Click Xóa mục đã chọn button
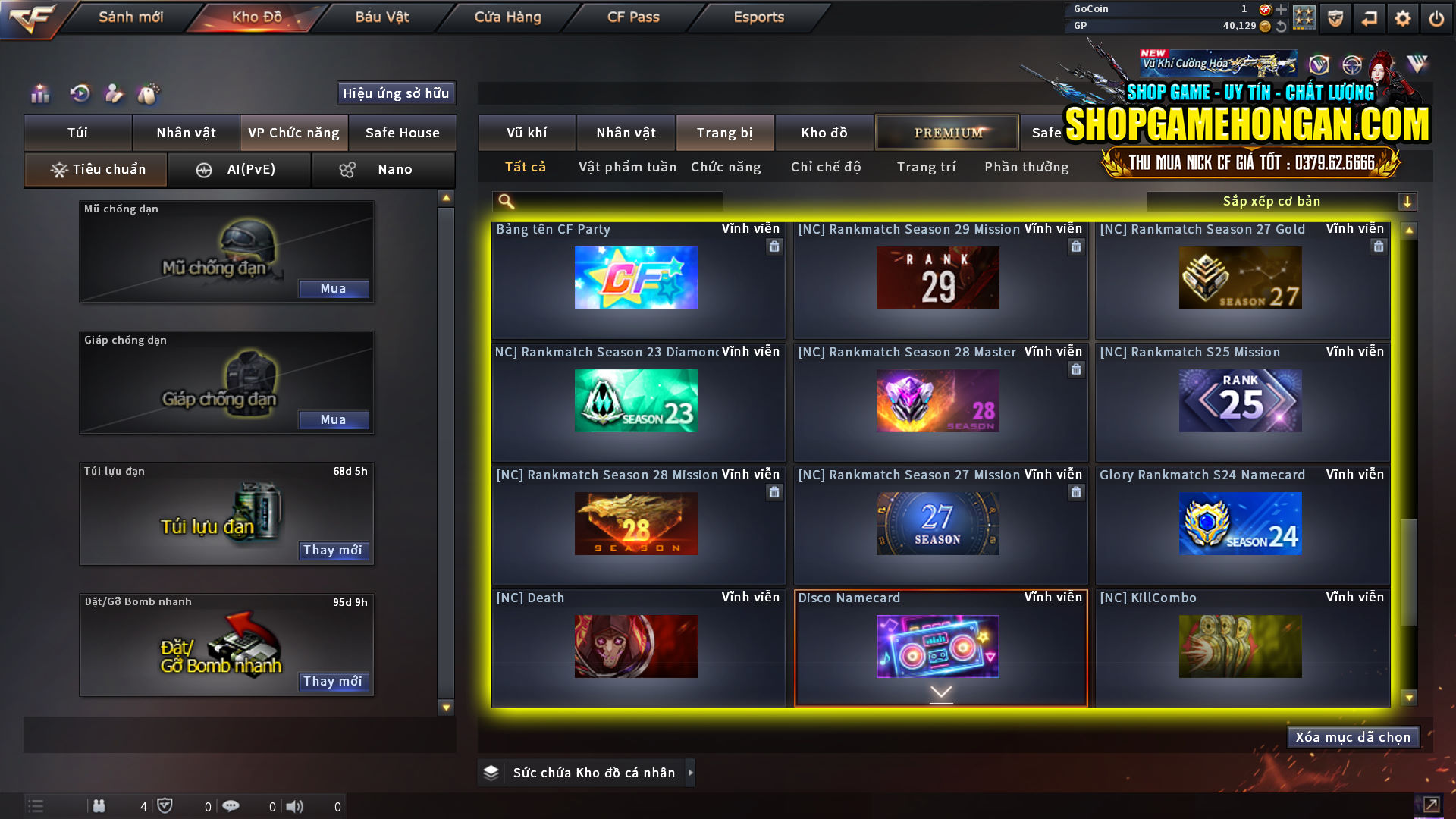This screenshot has height=819, width=1456. pos(1352,736)
